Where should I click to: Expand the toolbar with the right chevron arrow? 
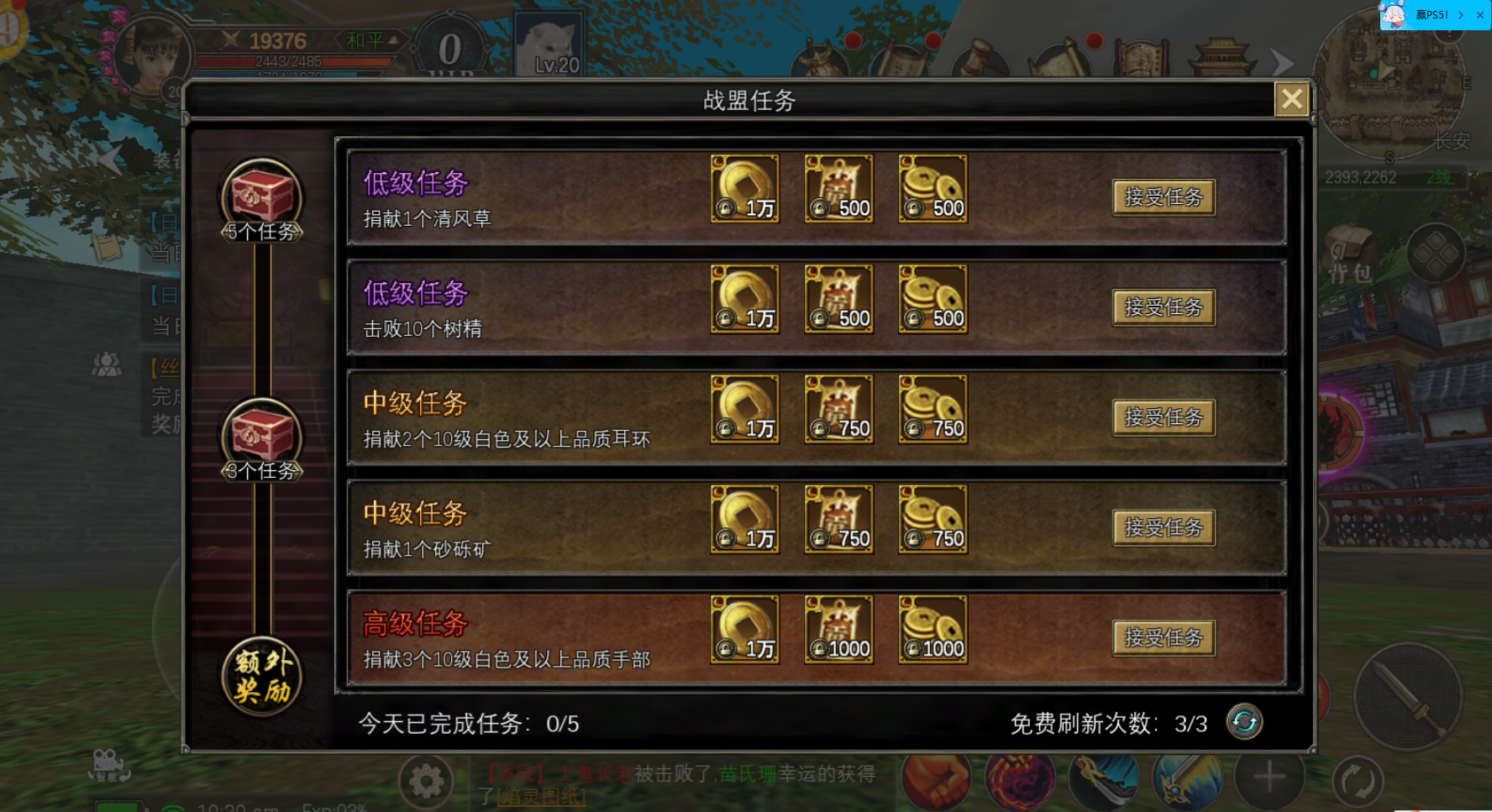tap(1281, 61)
